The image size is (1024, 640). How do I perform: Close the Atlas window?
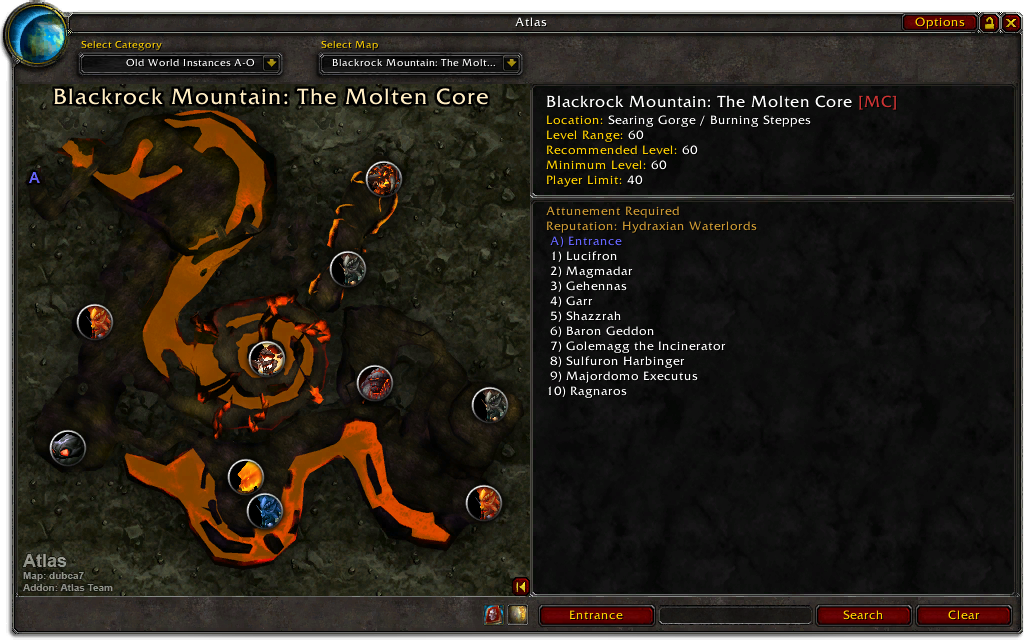coord(1011,22)
